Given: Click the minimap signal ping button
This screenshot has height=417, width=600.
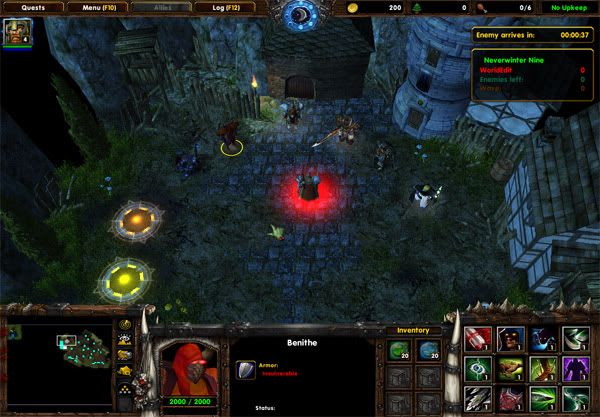Looking at the screenshot, I should tap(125, 326).
